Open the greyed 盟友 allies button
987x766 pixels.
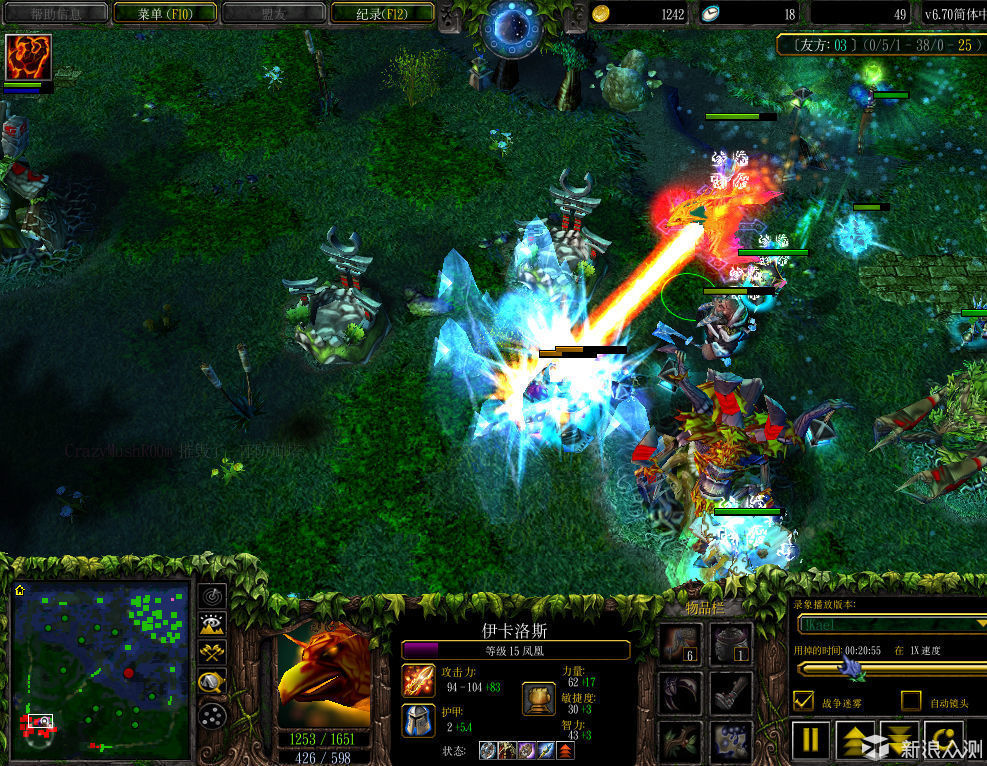tap(272, 14)
